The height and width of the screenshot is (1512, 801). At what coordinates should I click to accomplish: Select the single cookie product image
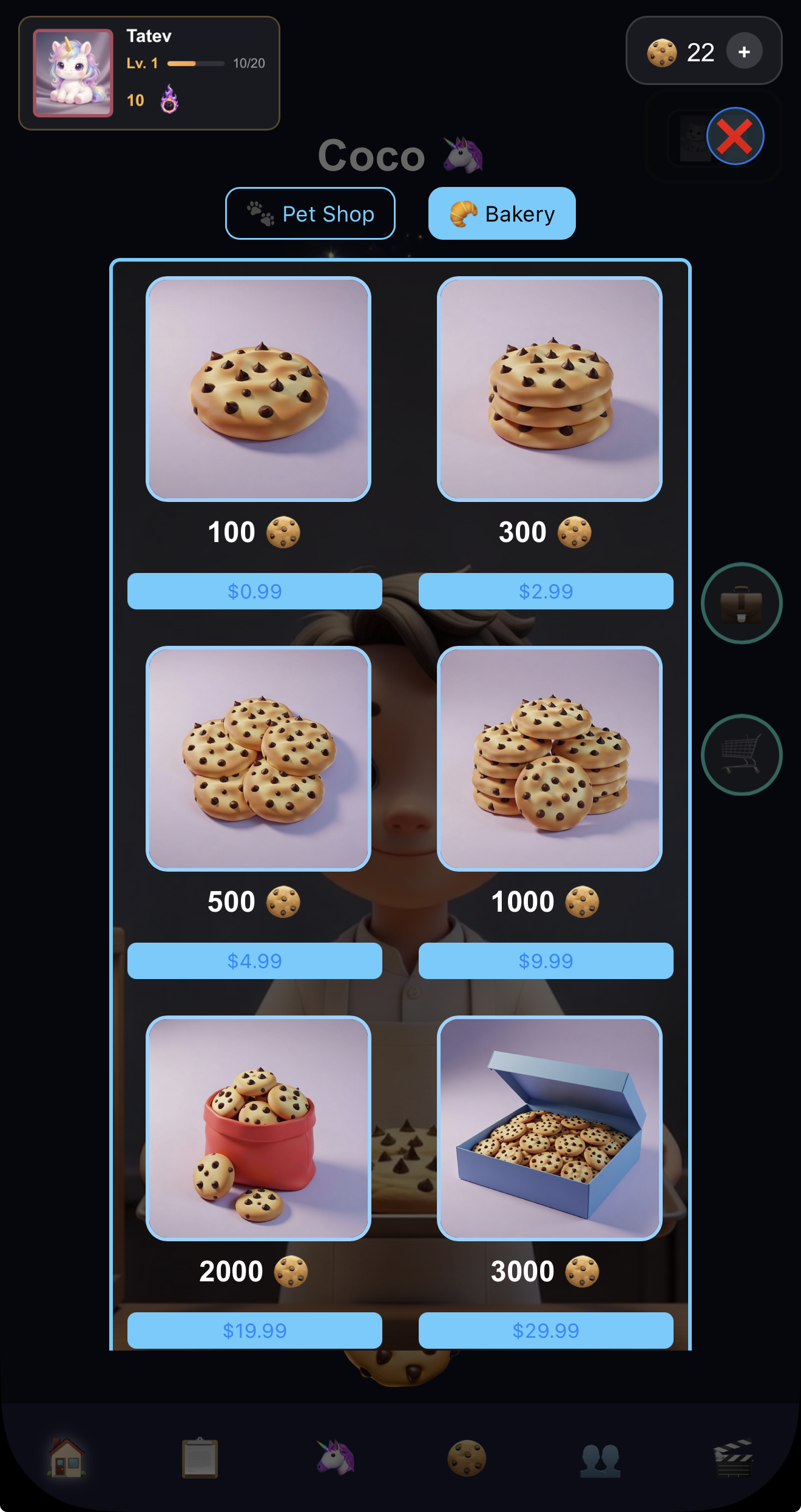pos(260,388)
